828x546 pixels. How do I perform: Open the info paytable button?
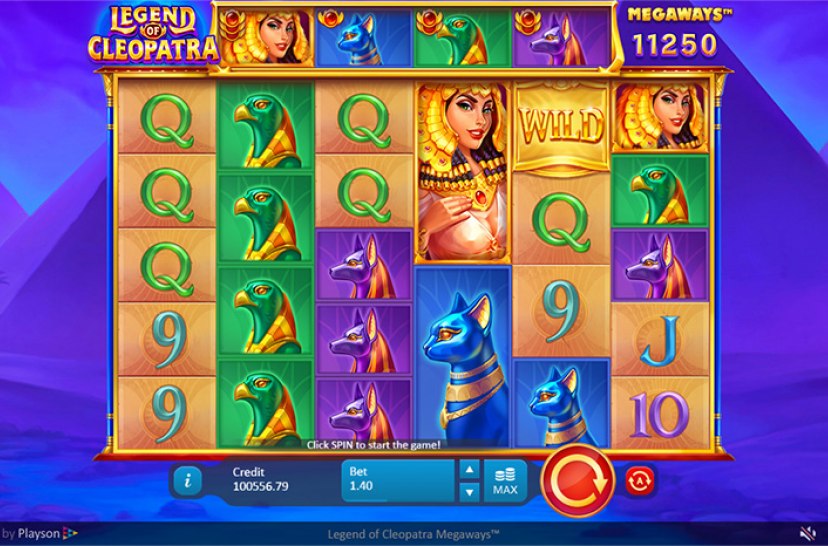coord(187,480)
